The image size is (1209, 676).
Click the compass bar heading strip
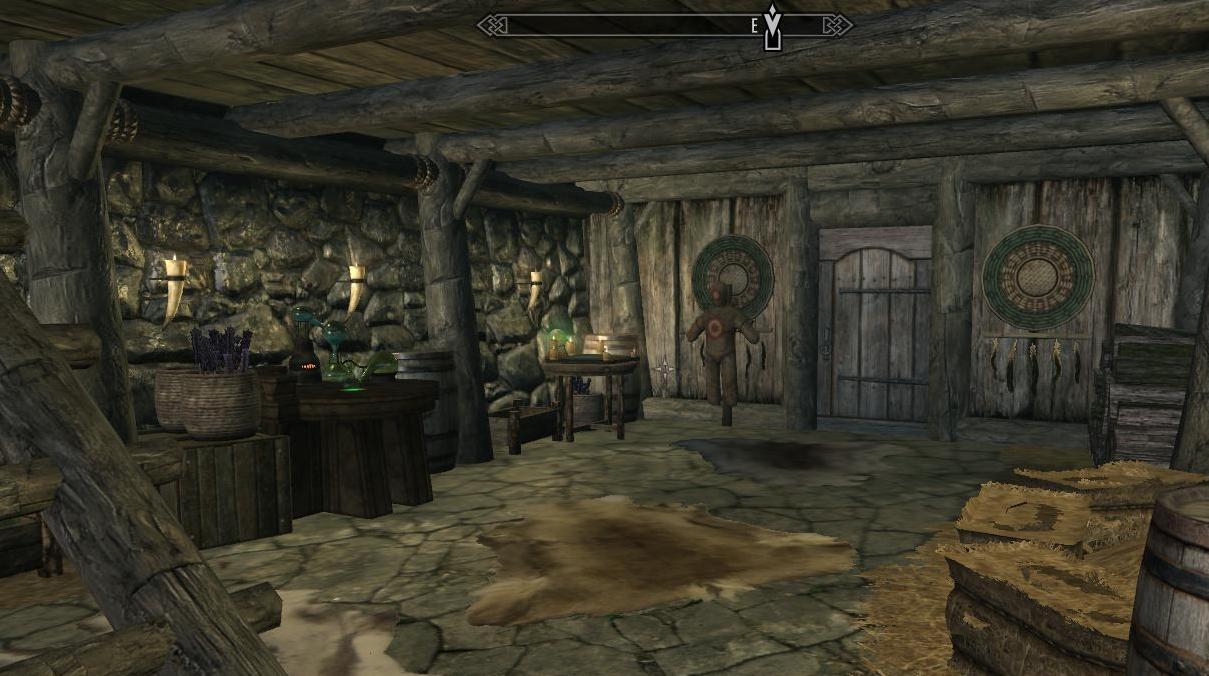(x=664, y=25)
